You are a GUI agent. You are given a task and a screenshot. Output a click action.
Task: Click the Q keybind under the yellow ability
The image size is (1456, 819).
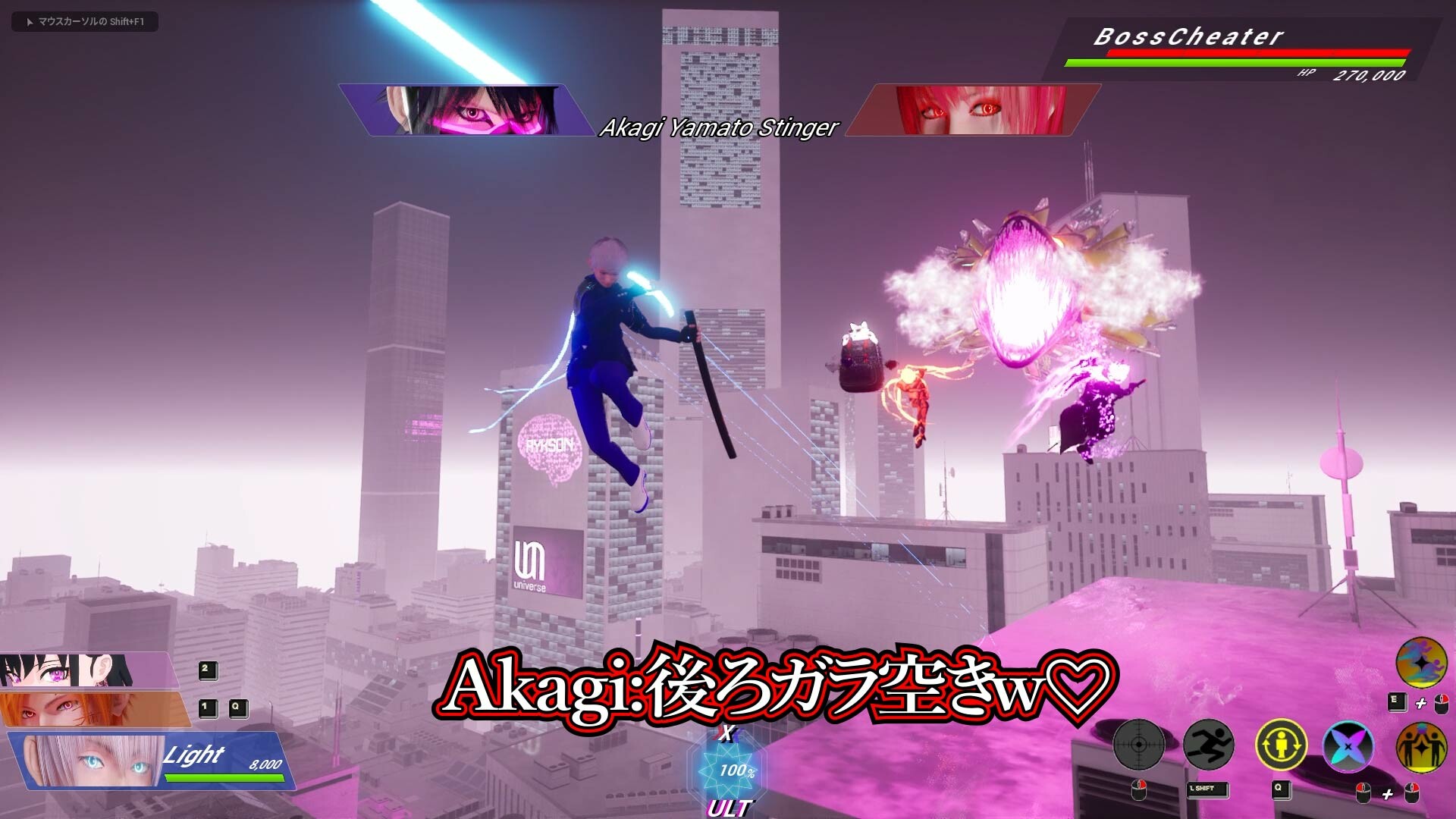(x=1280, y=790)
